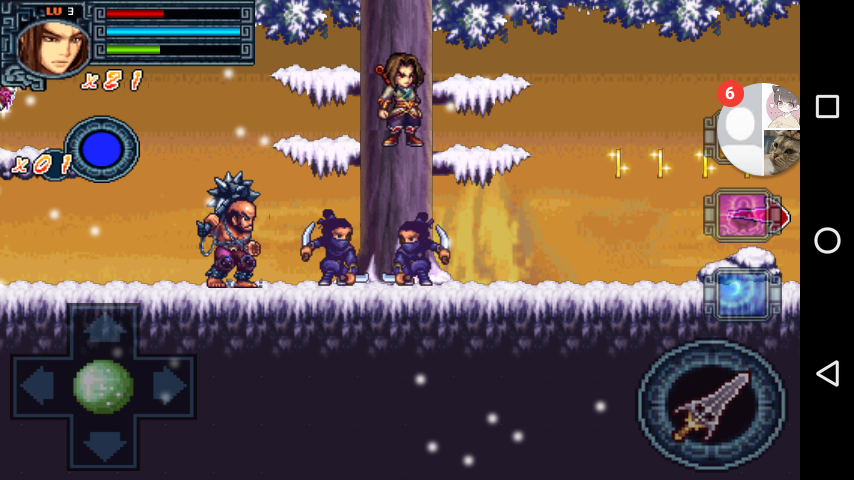Tap the green orb in d-pad center
Viewport: 854px width, 480px height.
click(x=103, y=386)
